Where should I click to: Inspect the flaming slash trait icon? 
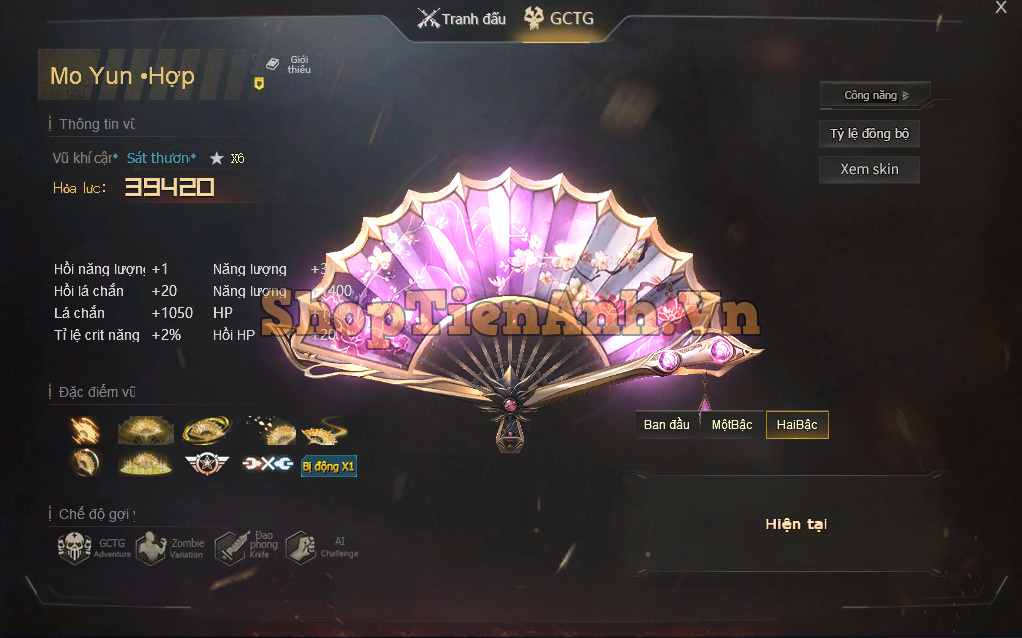pyautogui.click(x=85, y=430)
